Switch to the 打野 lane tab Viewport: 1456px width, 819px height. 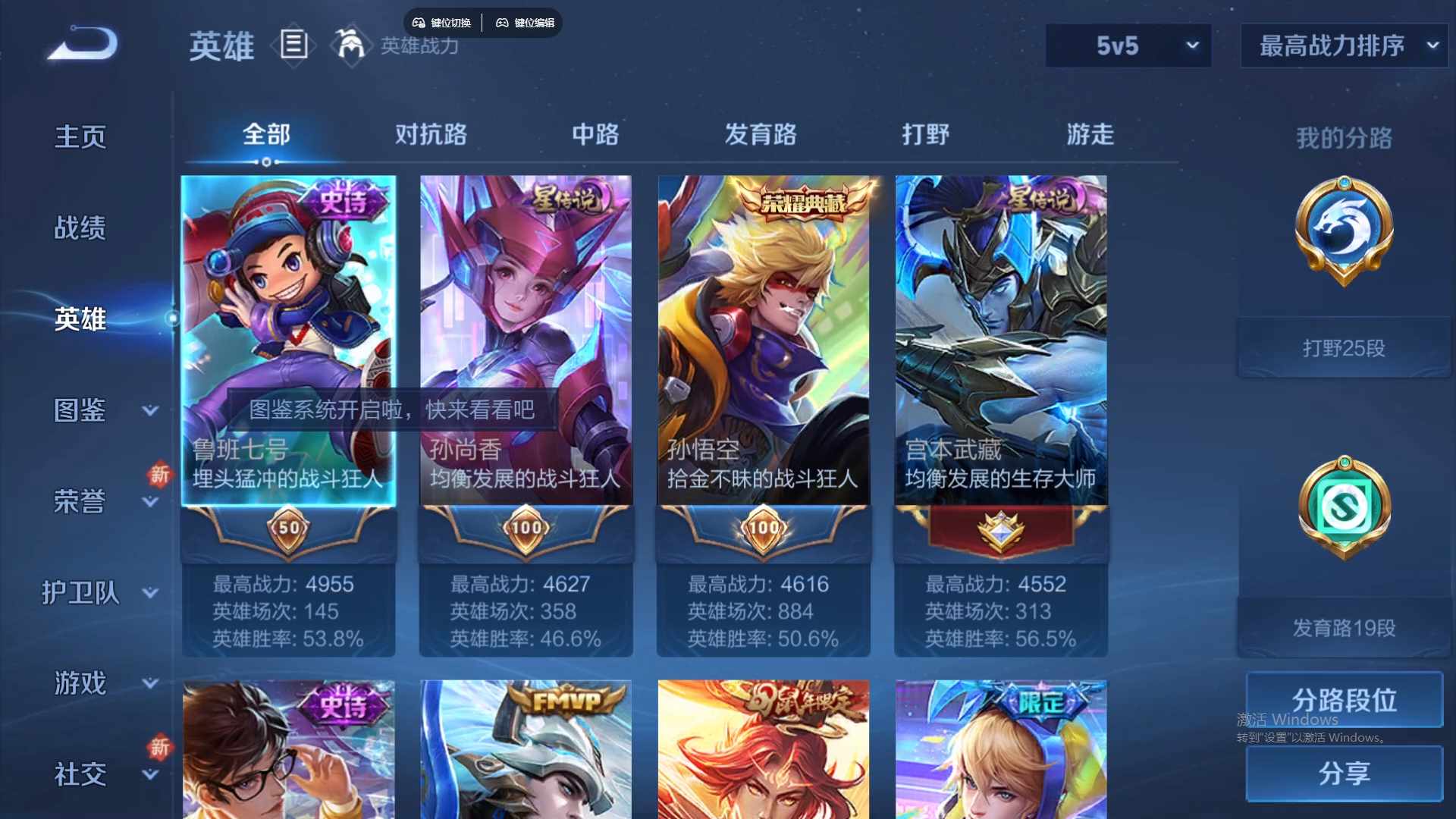[927, 134]
